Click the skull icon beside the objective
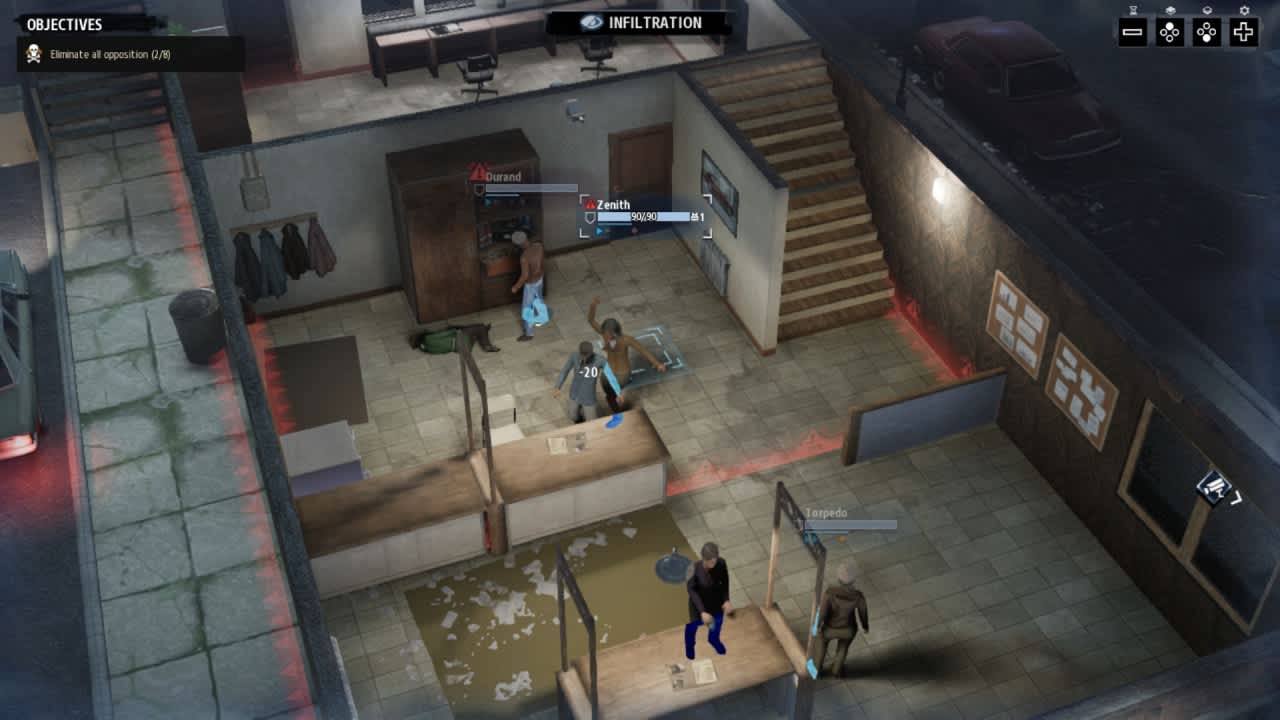This screenshot has height=720, width=1280. point(32,53)
